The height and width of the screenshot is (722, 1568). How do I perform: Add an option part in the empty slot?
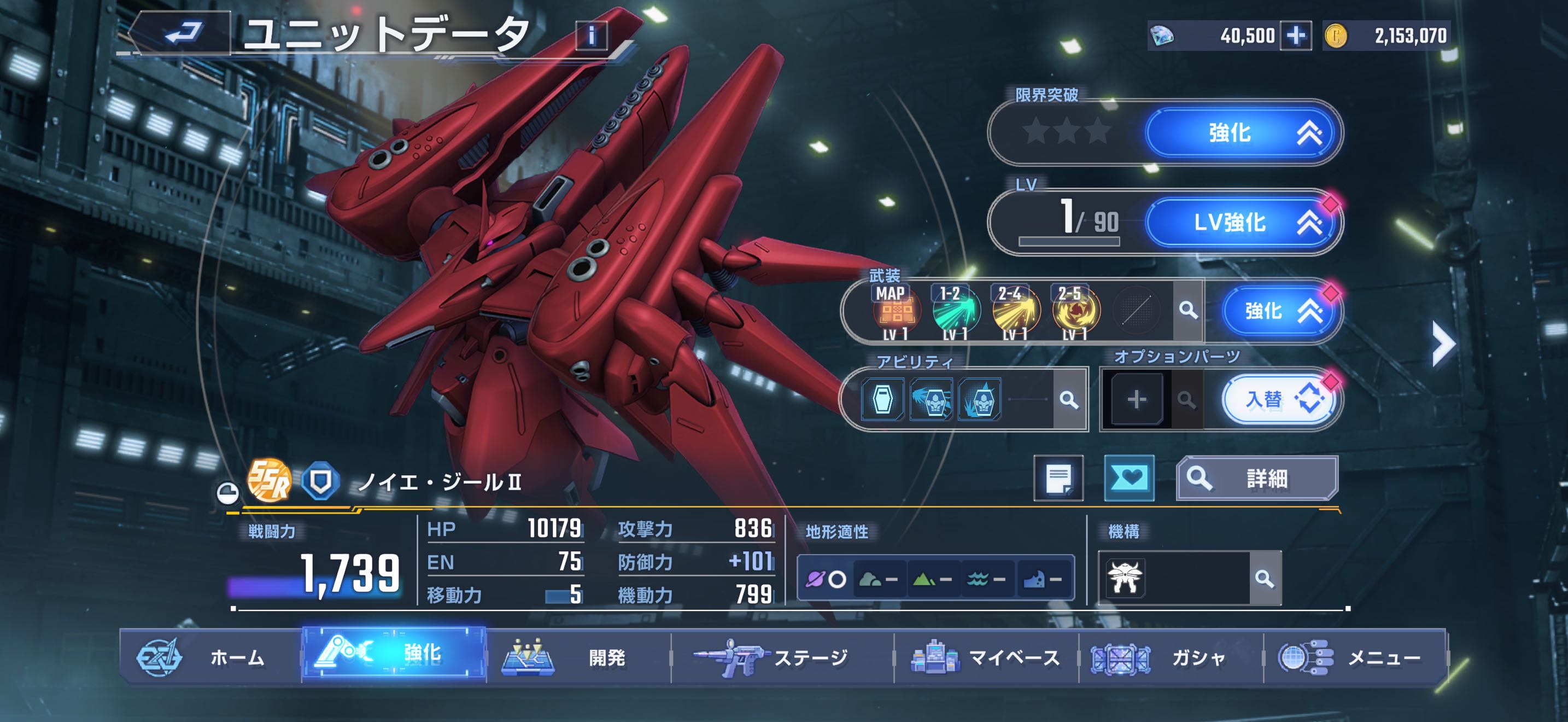click(x=1137, y=400)
